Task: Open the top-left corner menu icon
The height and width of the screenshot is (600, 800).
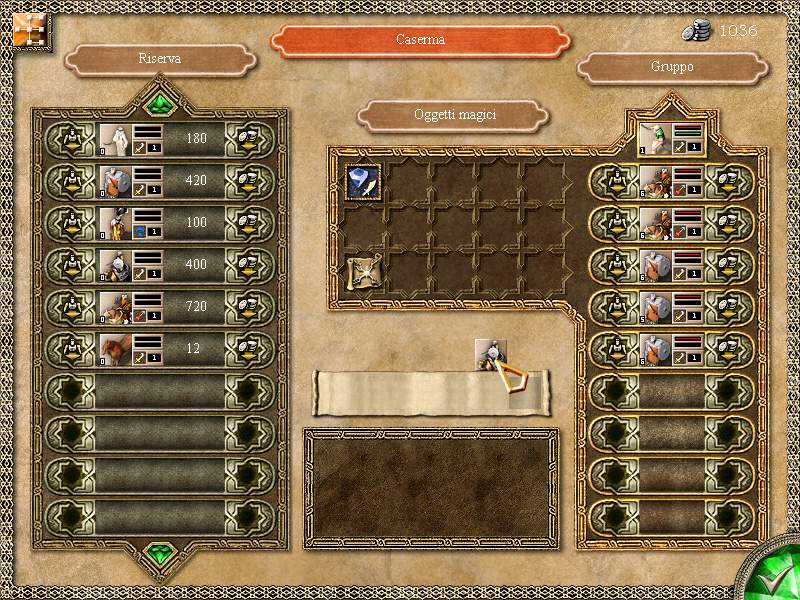Action: click(x=27, y=28)
